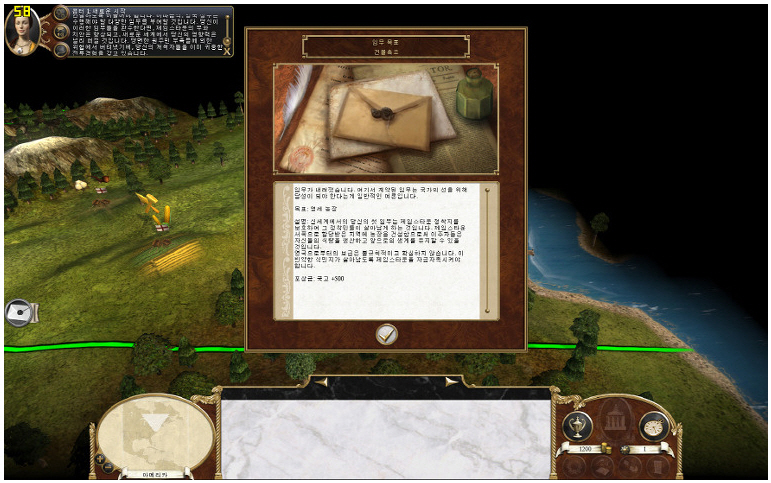Click the camera icon on left screen edge
771x483 pixels.
point(20,314)
